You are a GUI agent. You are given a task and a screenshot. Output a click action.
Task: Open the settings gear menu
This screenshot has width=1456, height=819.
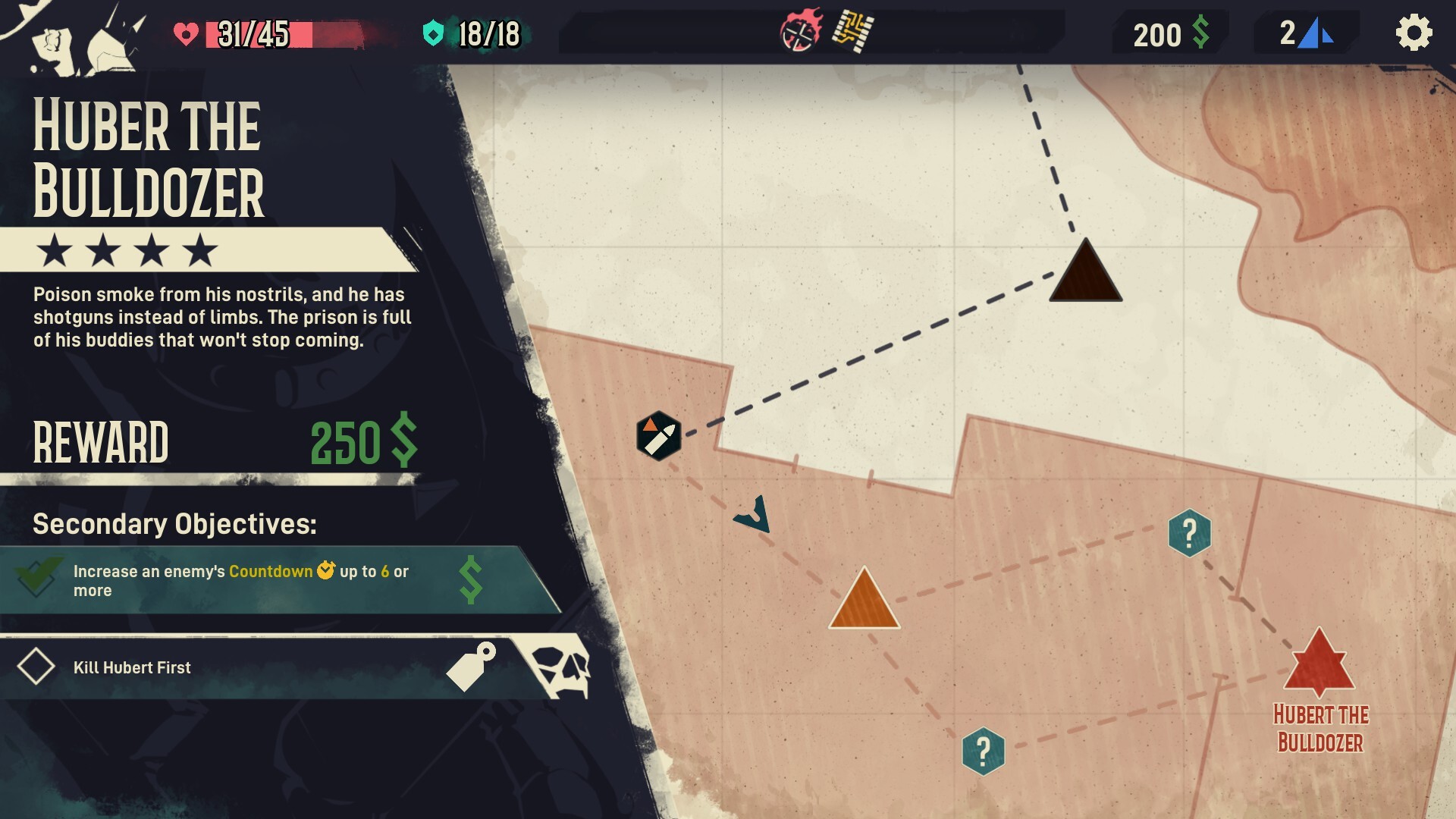tap(1414, 33)
